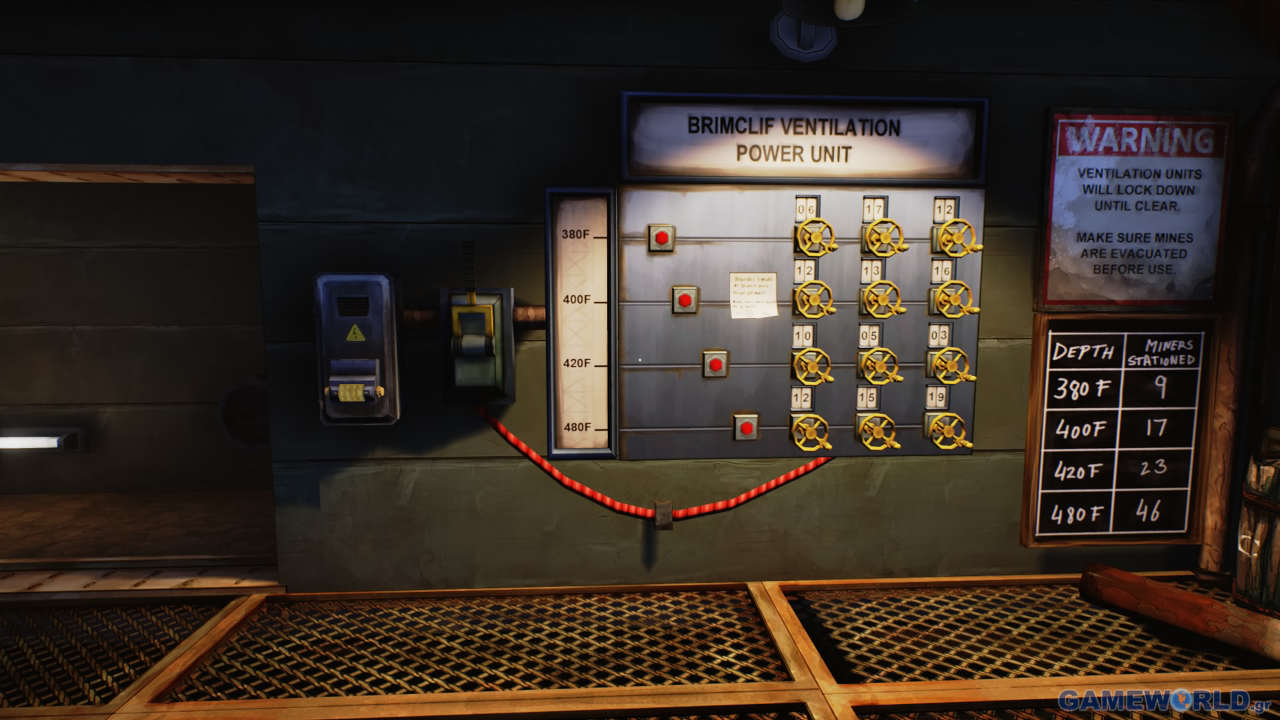Read the paper note on the panel

(753, 295)
